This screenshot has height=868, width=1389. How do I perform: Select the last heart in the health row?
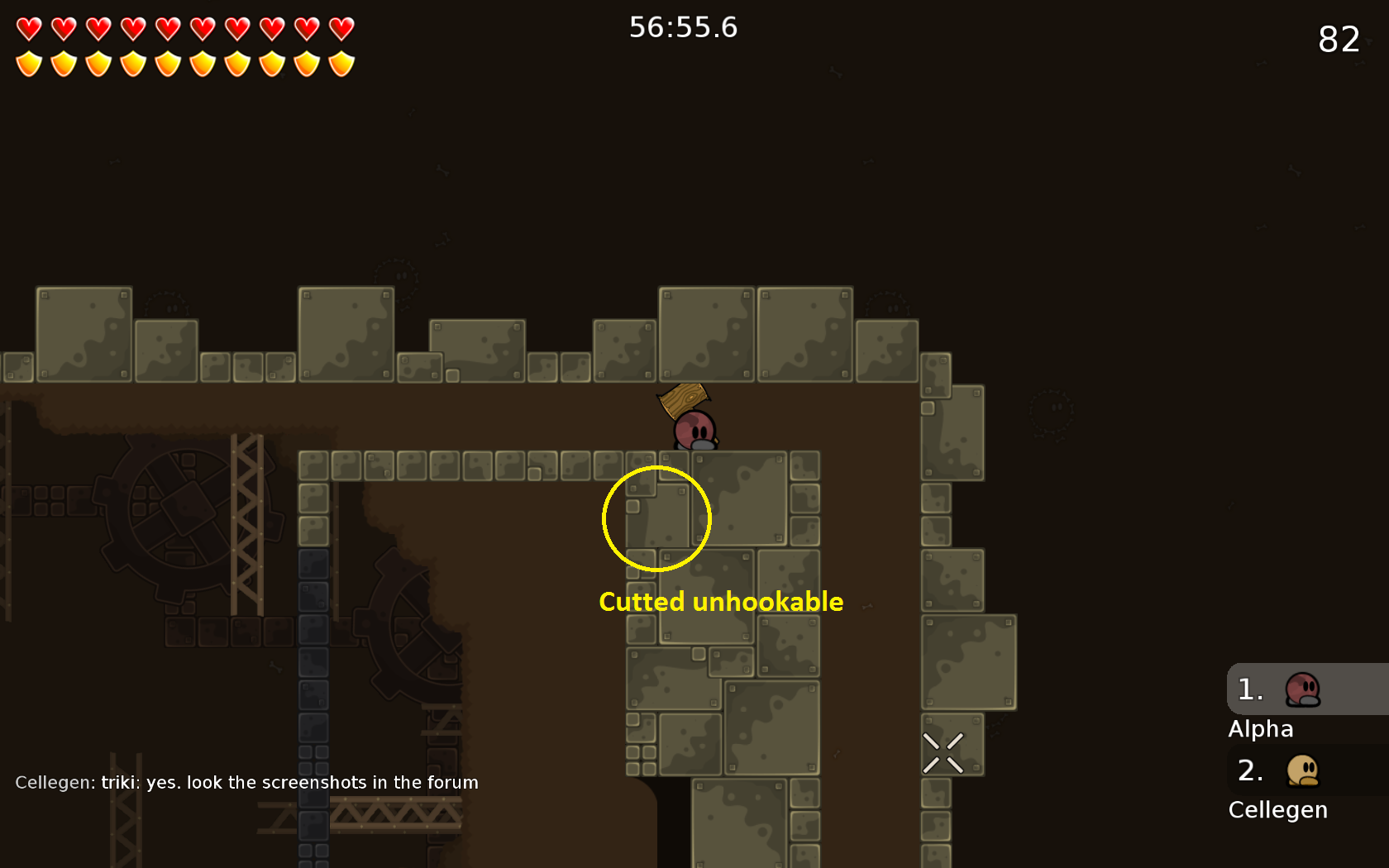(341, 29)
